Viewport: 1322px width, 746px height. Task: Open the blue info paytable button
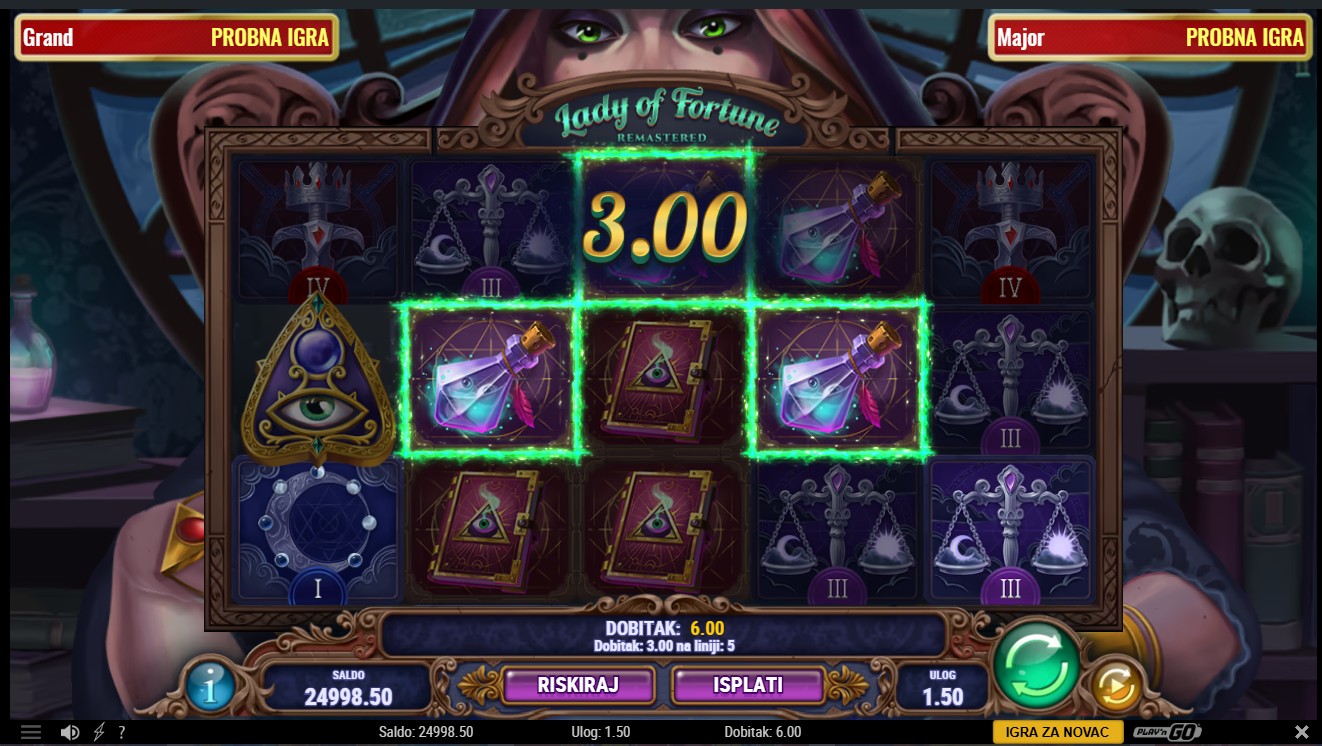tap(211, 686)
